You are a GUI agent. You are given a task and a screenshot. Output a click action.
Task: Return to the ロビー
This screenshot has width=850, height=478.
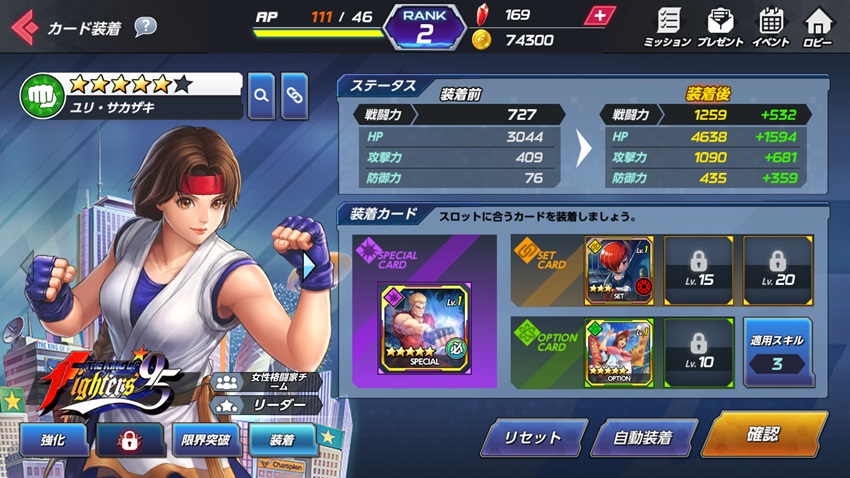[818, 27]
